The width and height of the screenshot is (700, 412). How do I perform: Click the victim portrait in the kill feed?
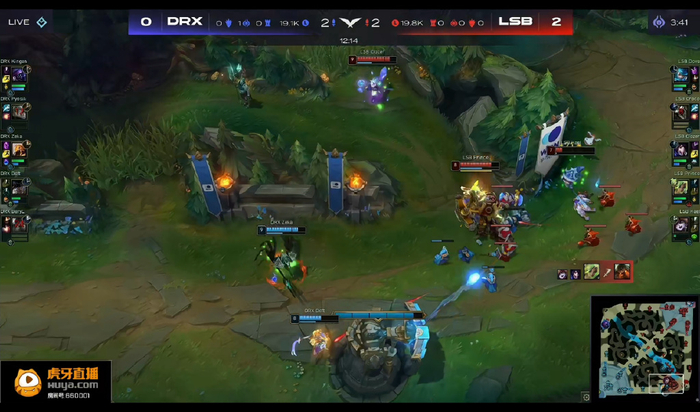tap(623, 271)
